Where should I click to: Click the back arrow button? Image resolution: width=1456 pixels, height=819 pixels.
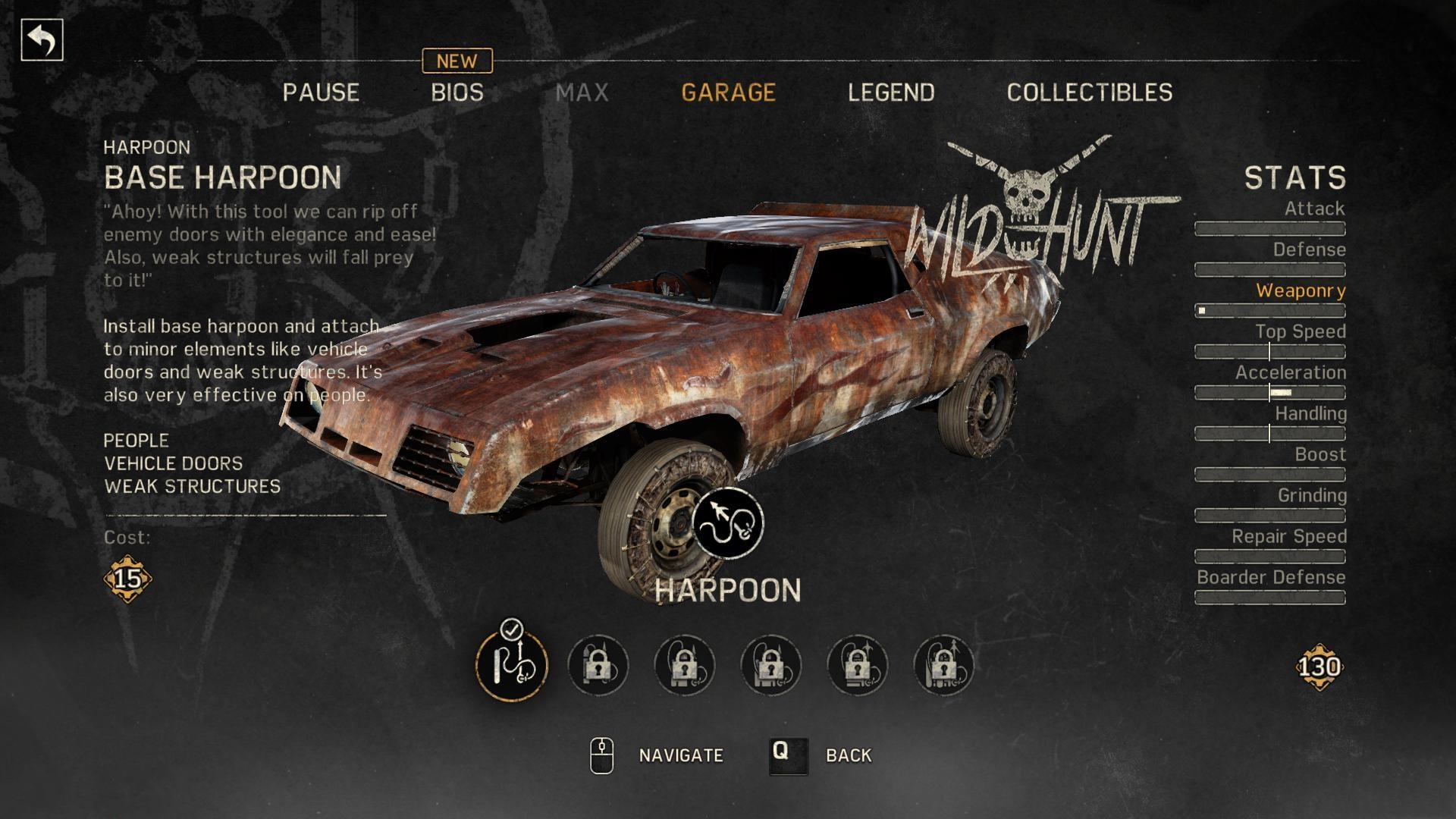pos(42,40)
